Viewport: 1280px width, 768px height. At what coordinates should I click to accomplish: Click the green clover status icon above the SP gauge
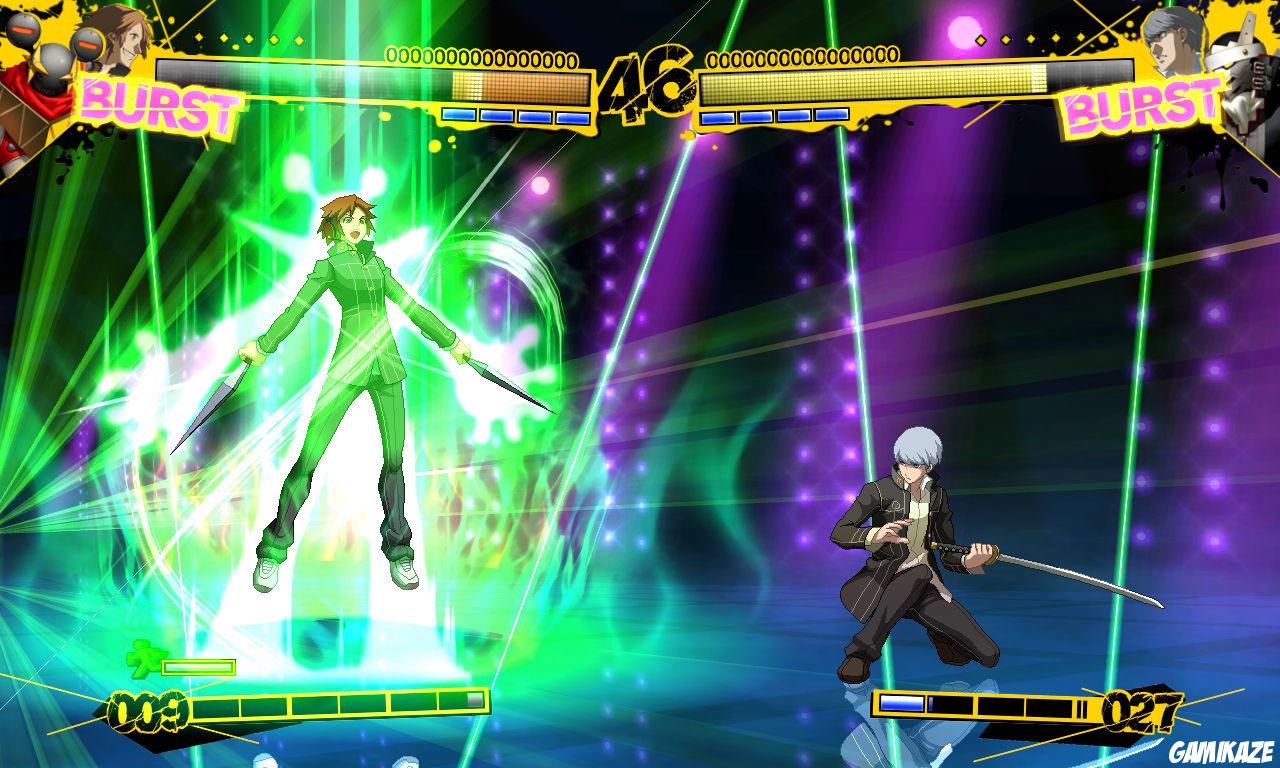coord(148,659)
